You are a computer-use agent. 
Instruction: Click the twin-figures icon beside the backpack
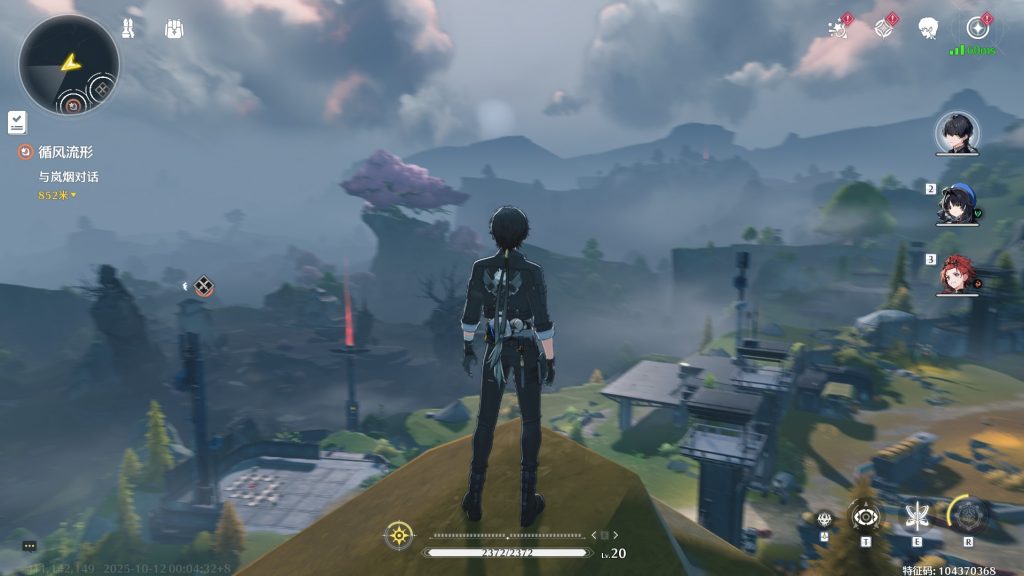coord(129,28)
